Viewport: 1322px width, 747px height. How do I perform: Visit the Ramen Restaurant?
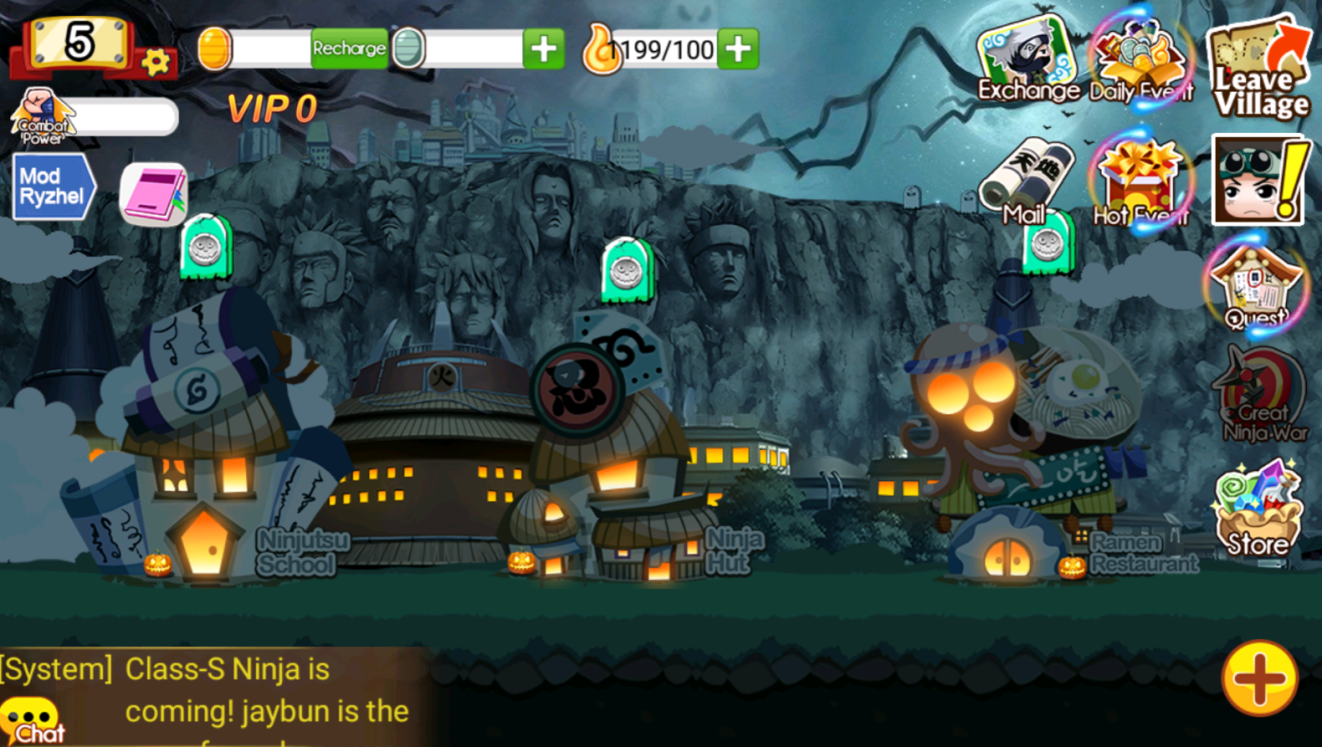[x=1010, y=480]
